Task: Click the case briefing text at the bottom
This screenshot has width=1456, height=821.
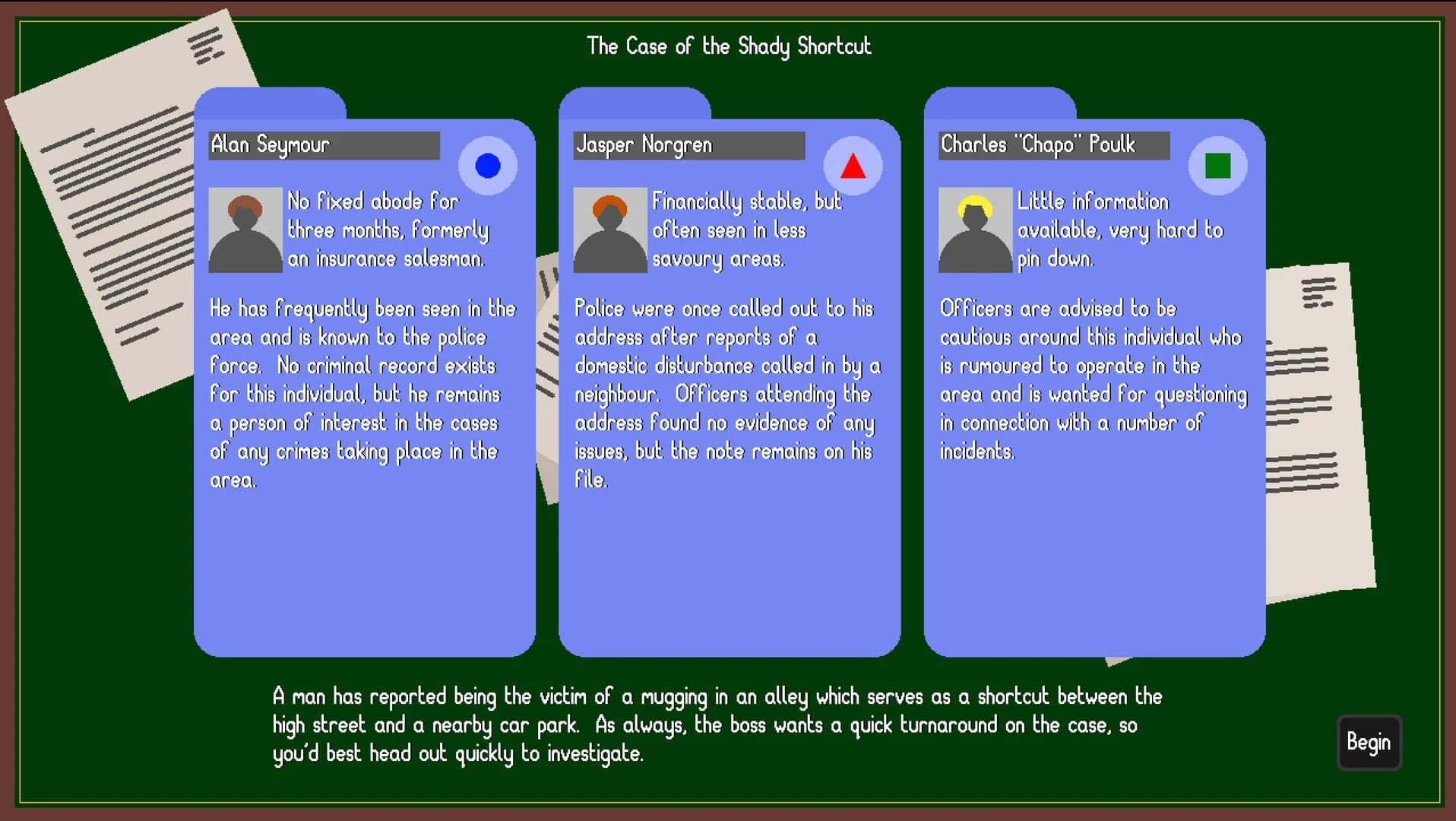Action: click(x=718, y=724)
